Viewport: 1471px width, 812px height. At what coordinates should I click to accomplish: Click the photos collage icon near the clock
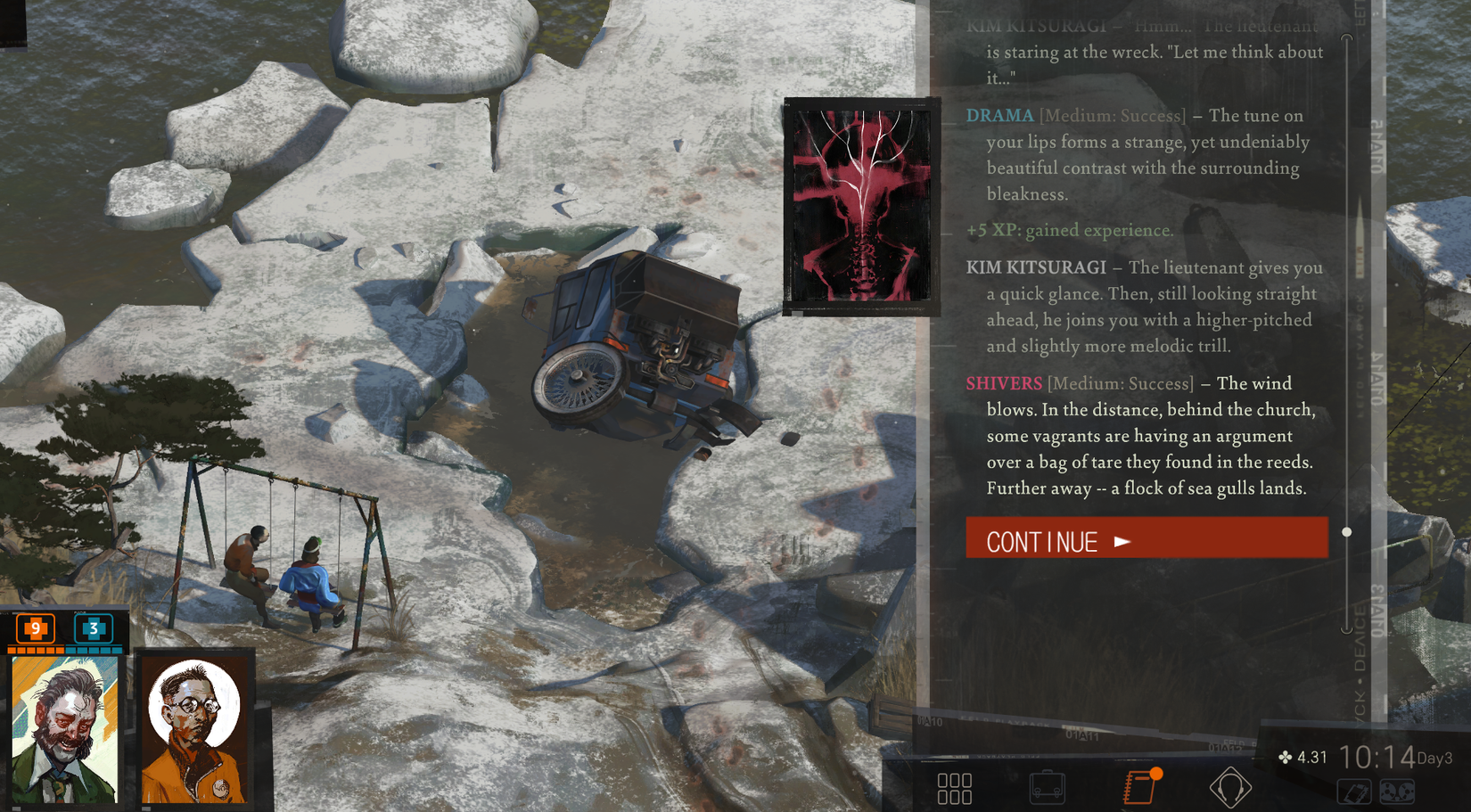click(1356, 790)
